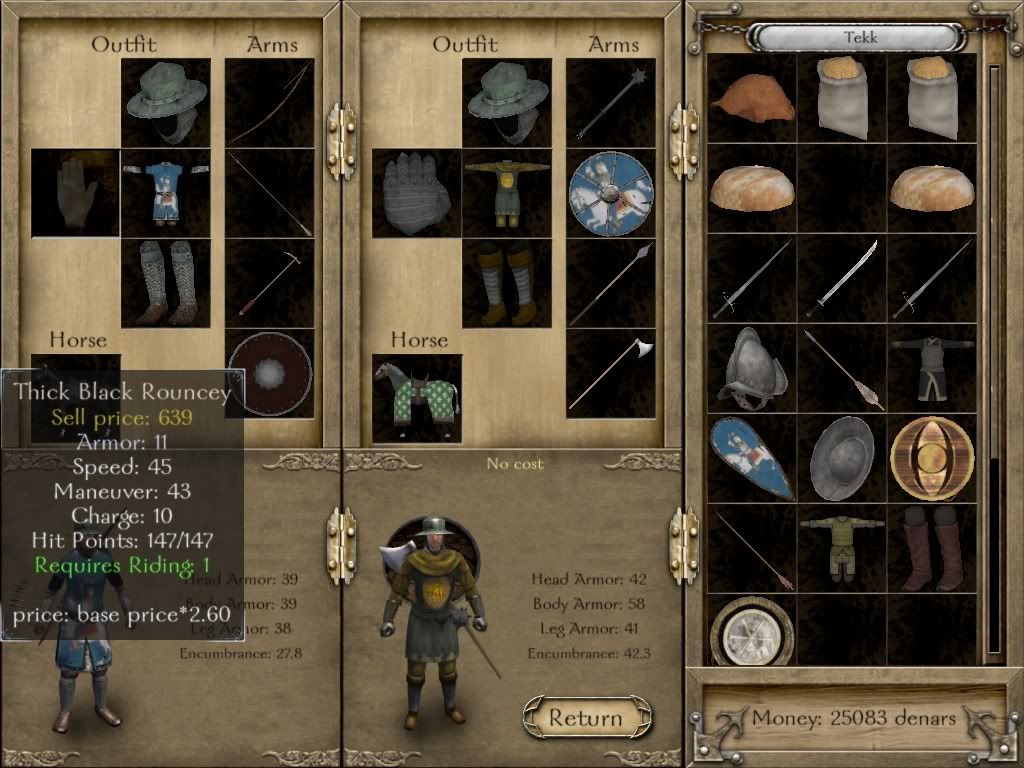This screenshot has height=768, width=1024.
Task: Click the equipped steel gauntlets slot
Action: 416,194
